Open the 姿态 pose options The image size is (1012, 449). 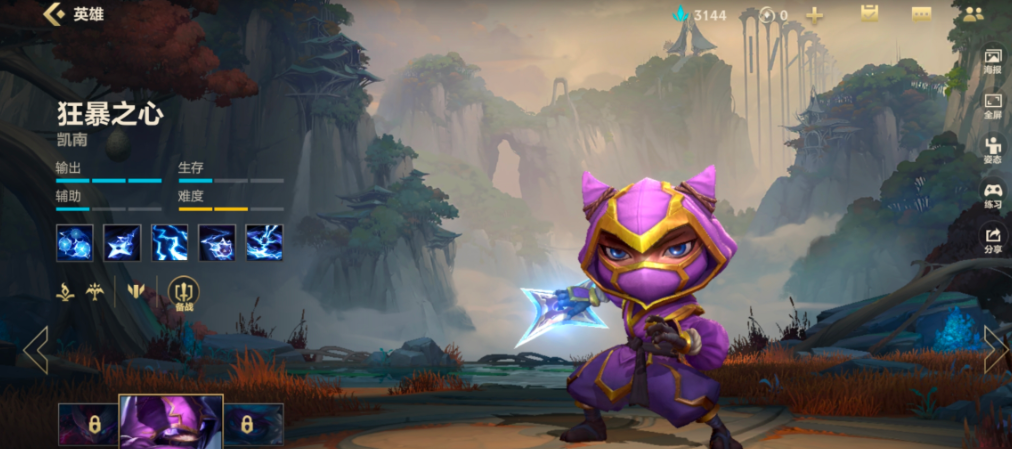993,149
